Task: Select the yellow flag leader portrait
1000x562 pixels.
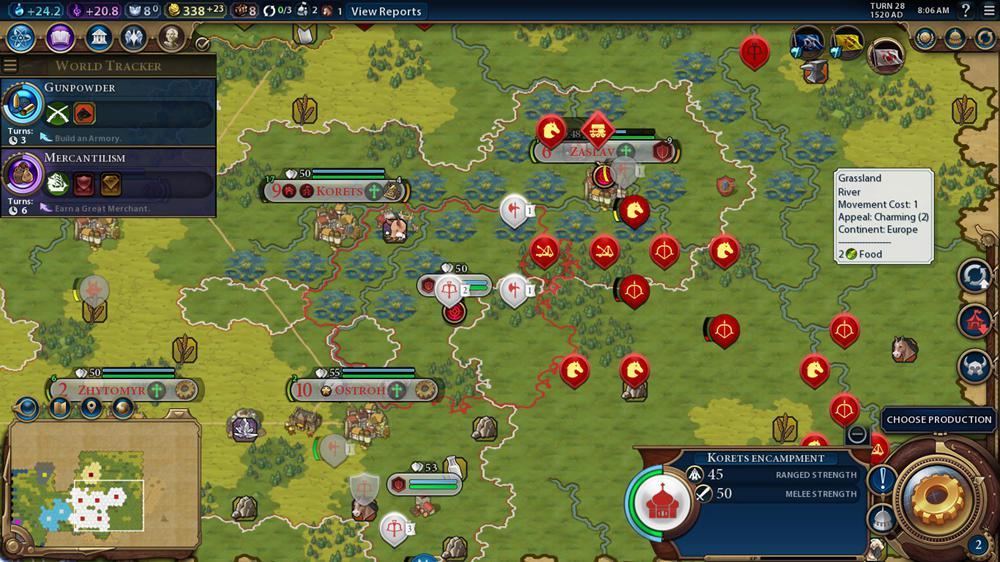Action: 847,42
